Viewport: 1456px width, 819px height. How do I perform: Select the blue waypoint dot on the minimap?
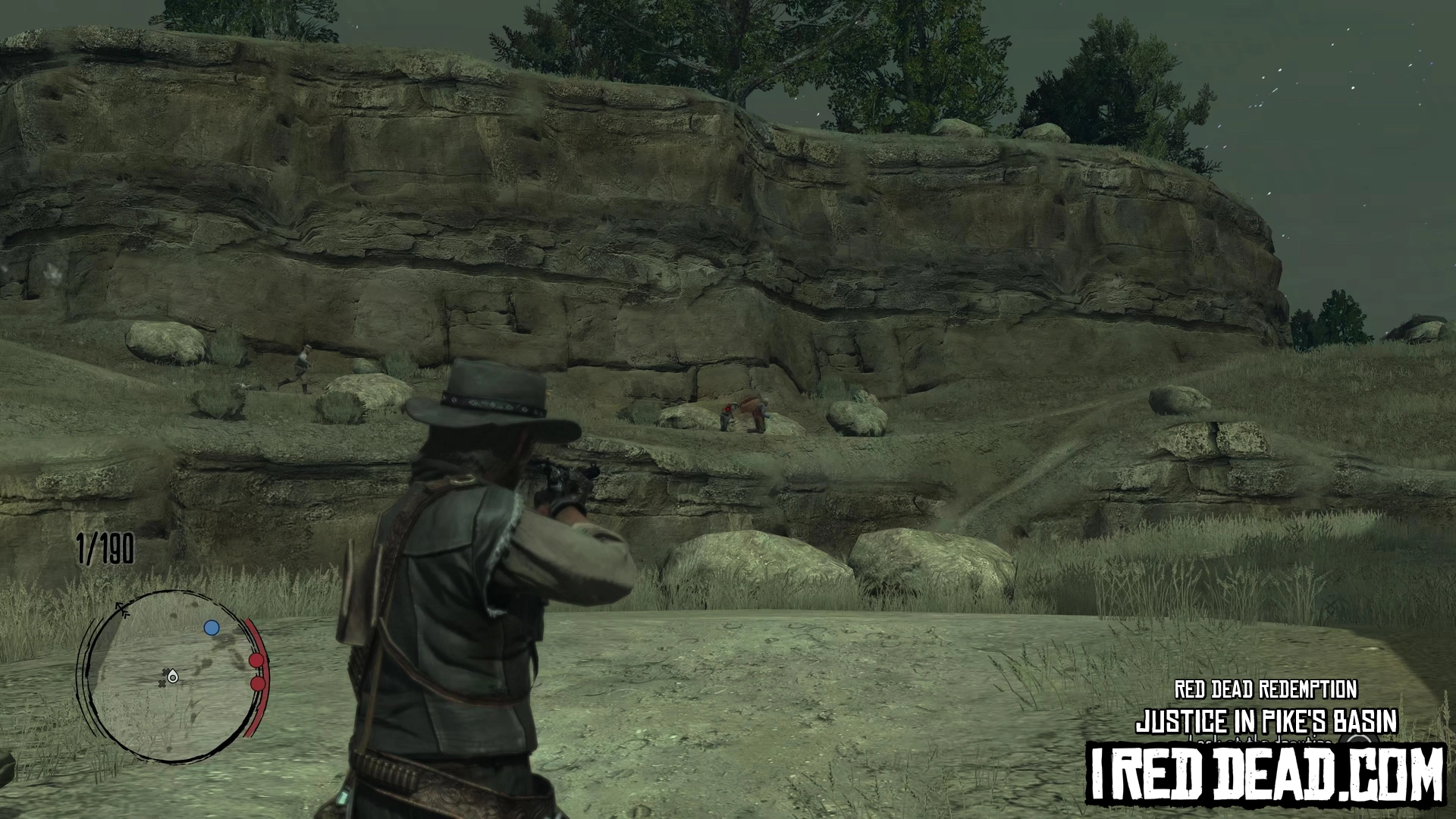pyautogui.click(x=212, y=628)
